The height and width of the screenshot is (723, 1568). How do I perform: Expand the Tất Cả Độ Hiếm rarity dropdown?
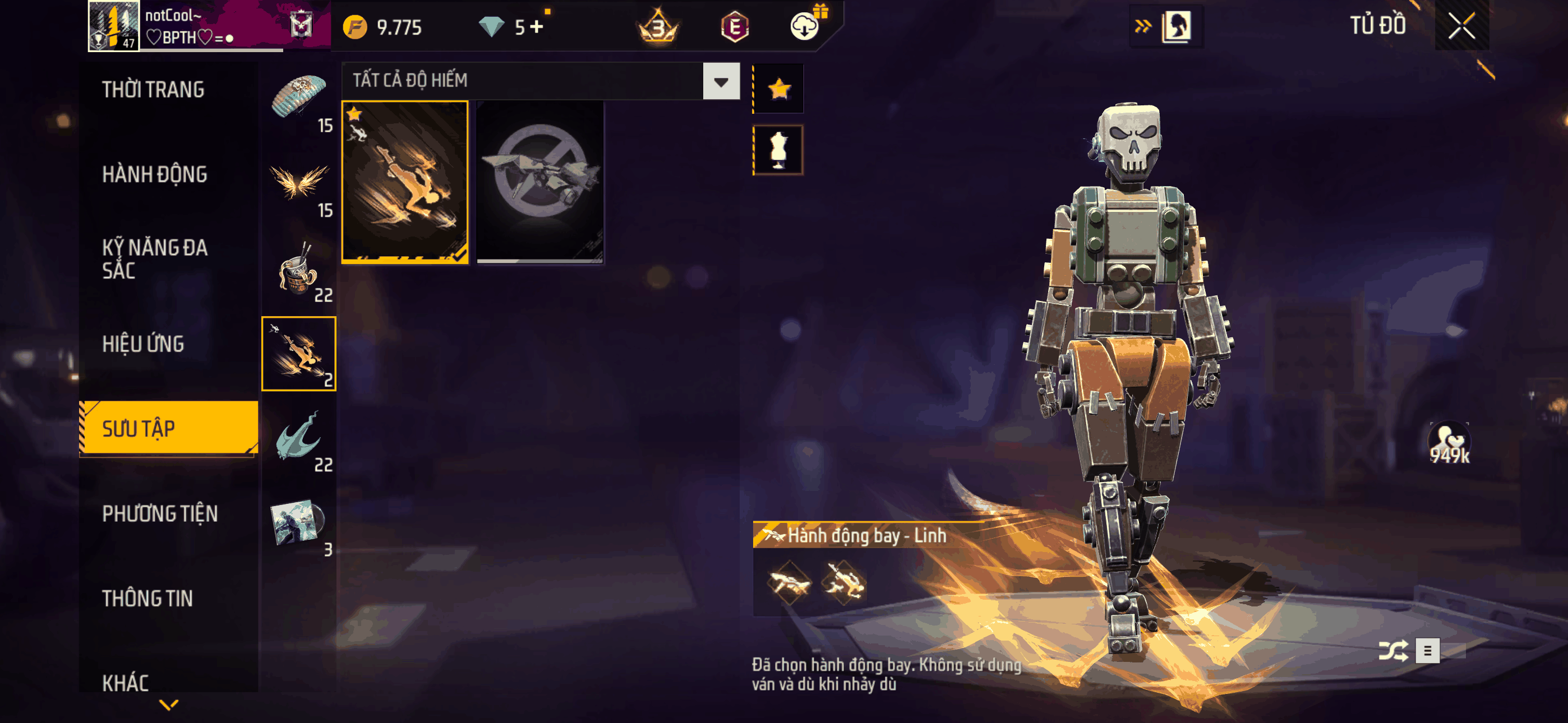pyautogui.click(x=721, y=81)
